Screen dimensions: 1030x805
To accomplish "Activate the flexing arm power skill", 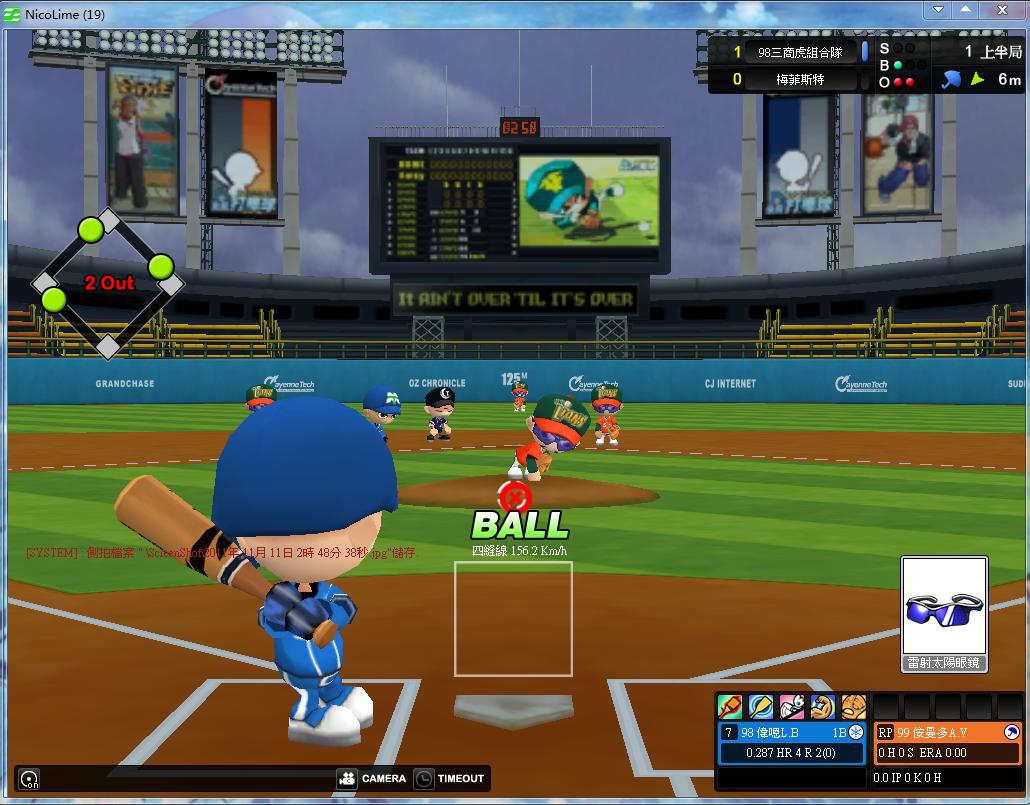I will pyautogui.click(x=822, y=707).
